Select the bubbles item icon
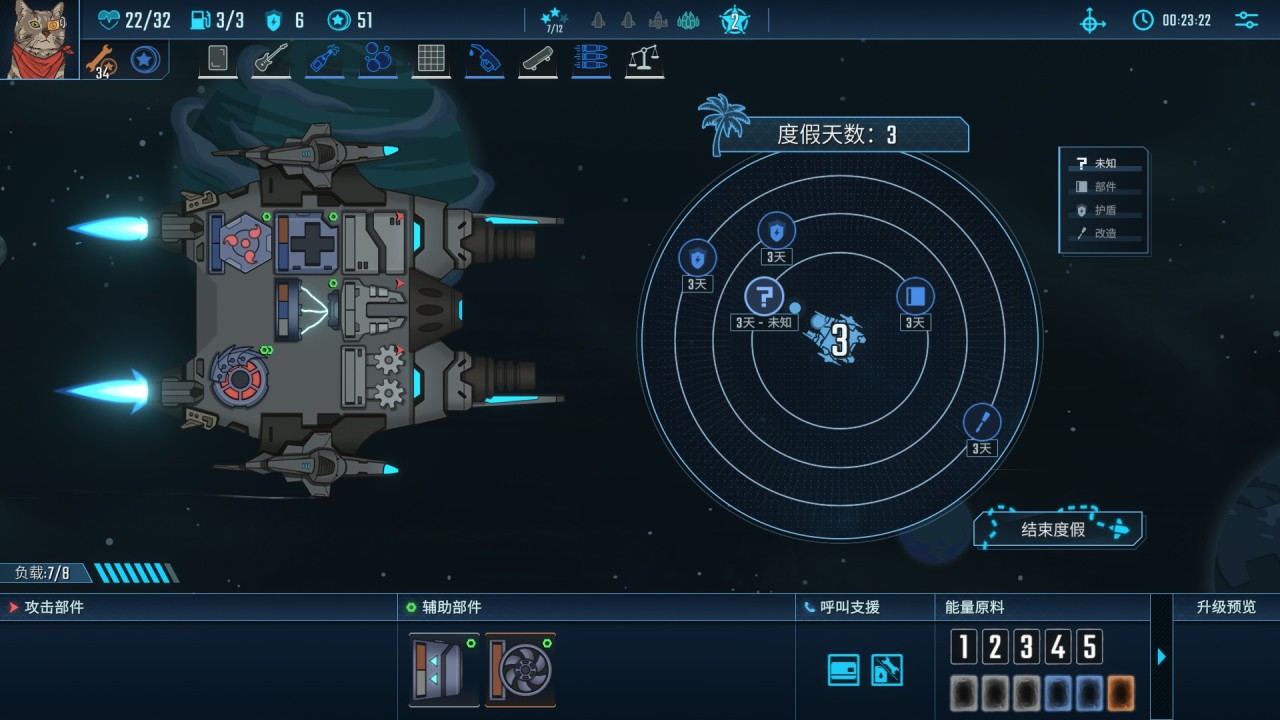Screen dimensions: 1280x720 coord(377,59)
